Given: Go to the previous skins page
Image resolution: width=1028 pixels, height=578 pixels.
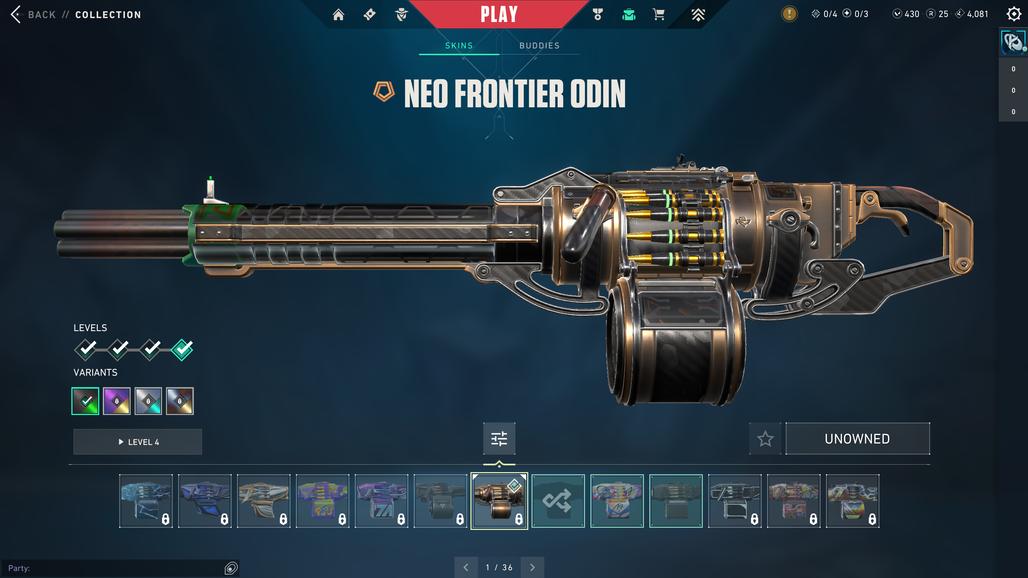Looking at the screenshot, I should (x=465, y=567).
